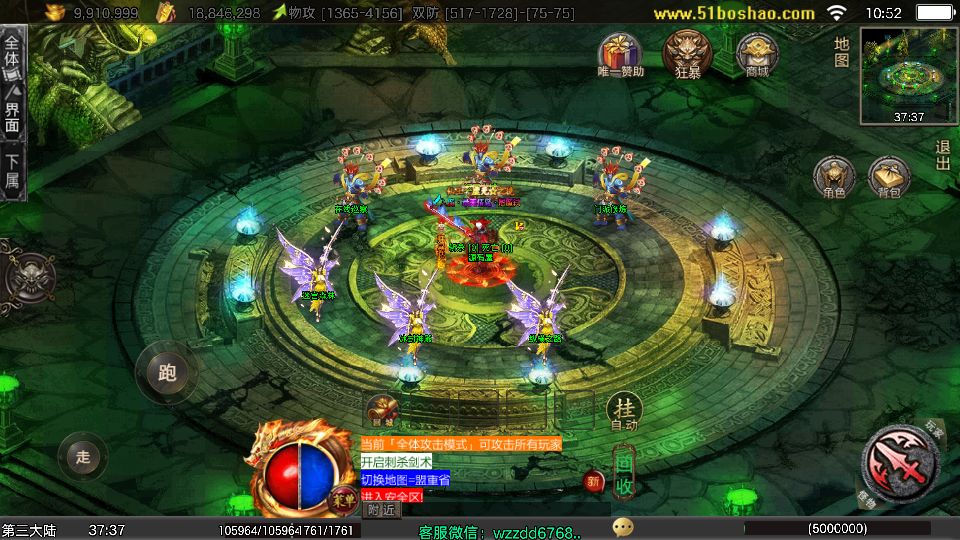960x540 pixels.
Task: Open the 商城 shop
Action: pos(756,53)
